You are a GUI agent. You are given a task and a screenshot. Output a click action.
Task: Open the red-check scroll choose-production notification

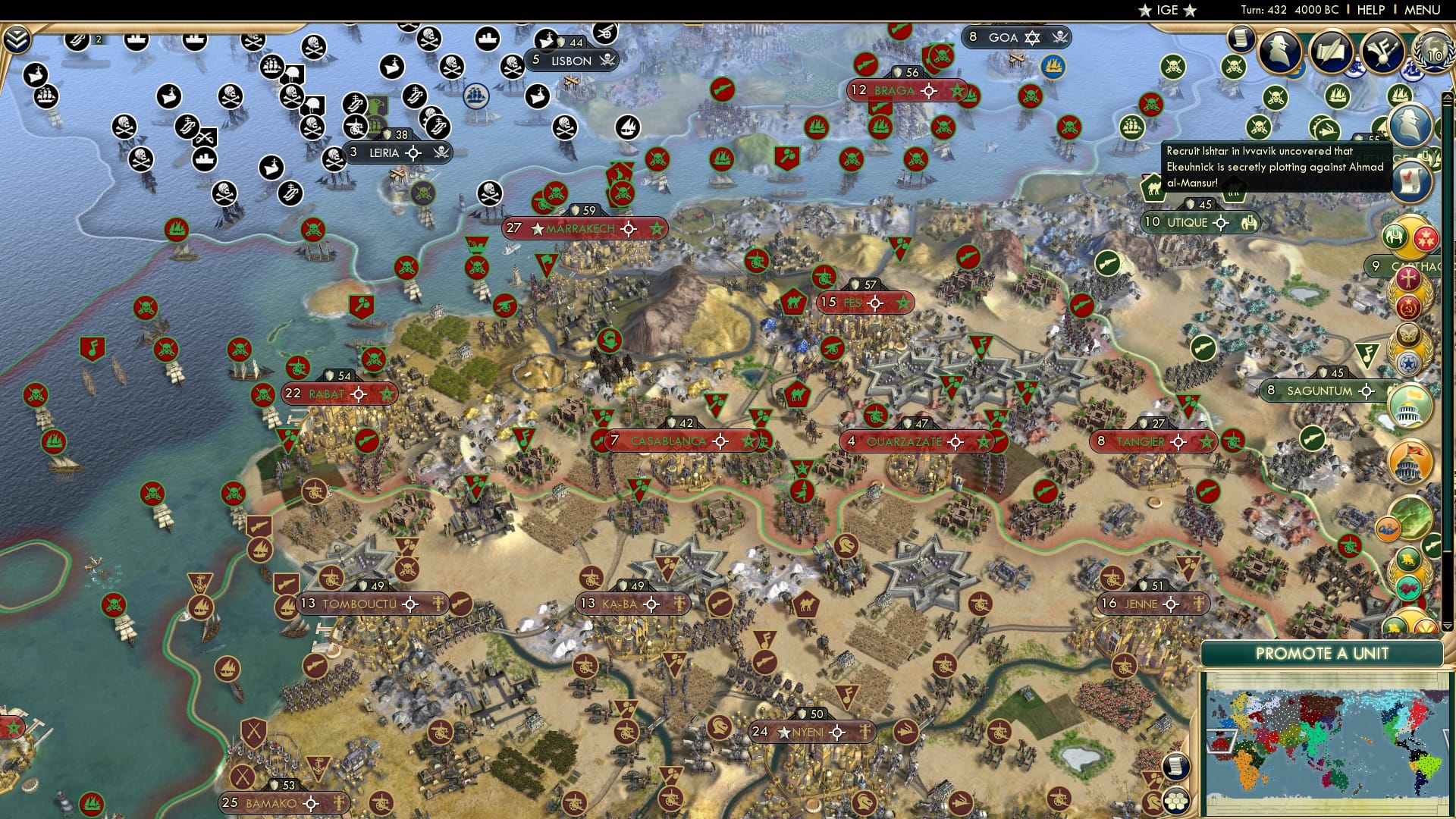[x=1410, y=180]
